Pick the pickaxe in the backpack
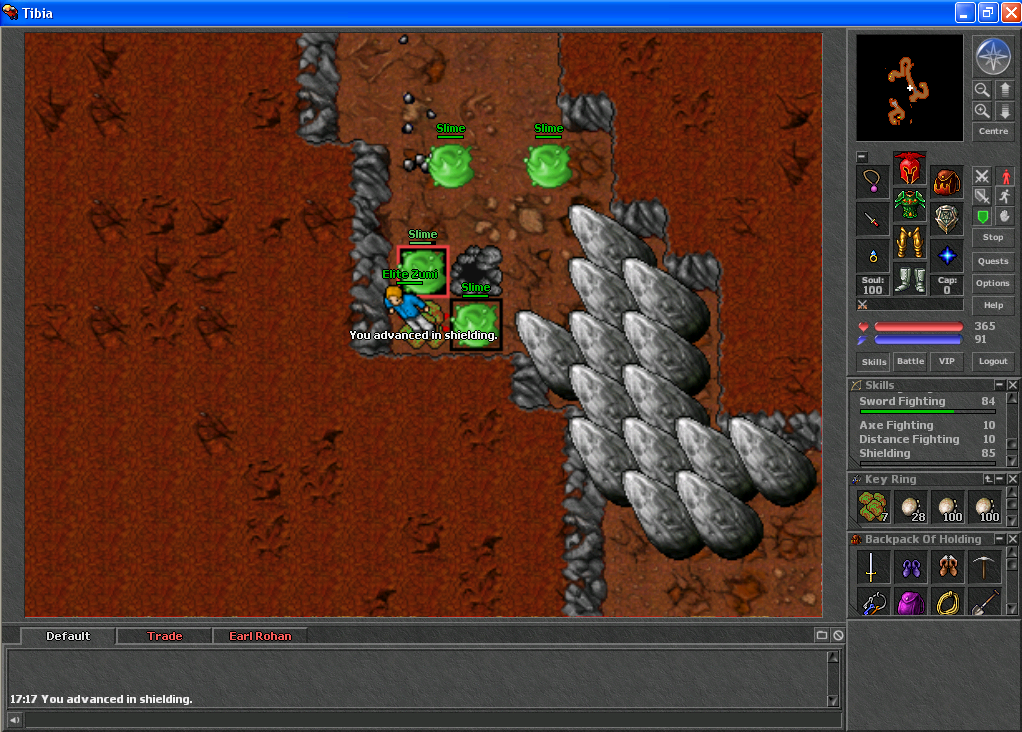This screenshot has height=732, width=1022. [983, 567]
